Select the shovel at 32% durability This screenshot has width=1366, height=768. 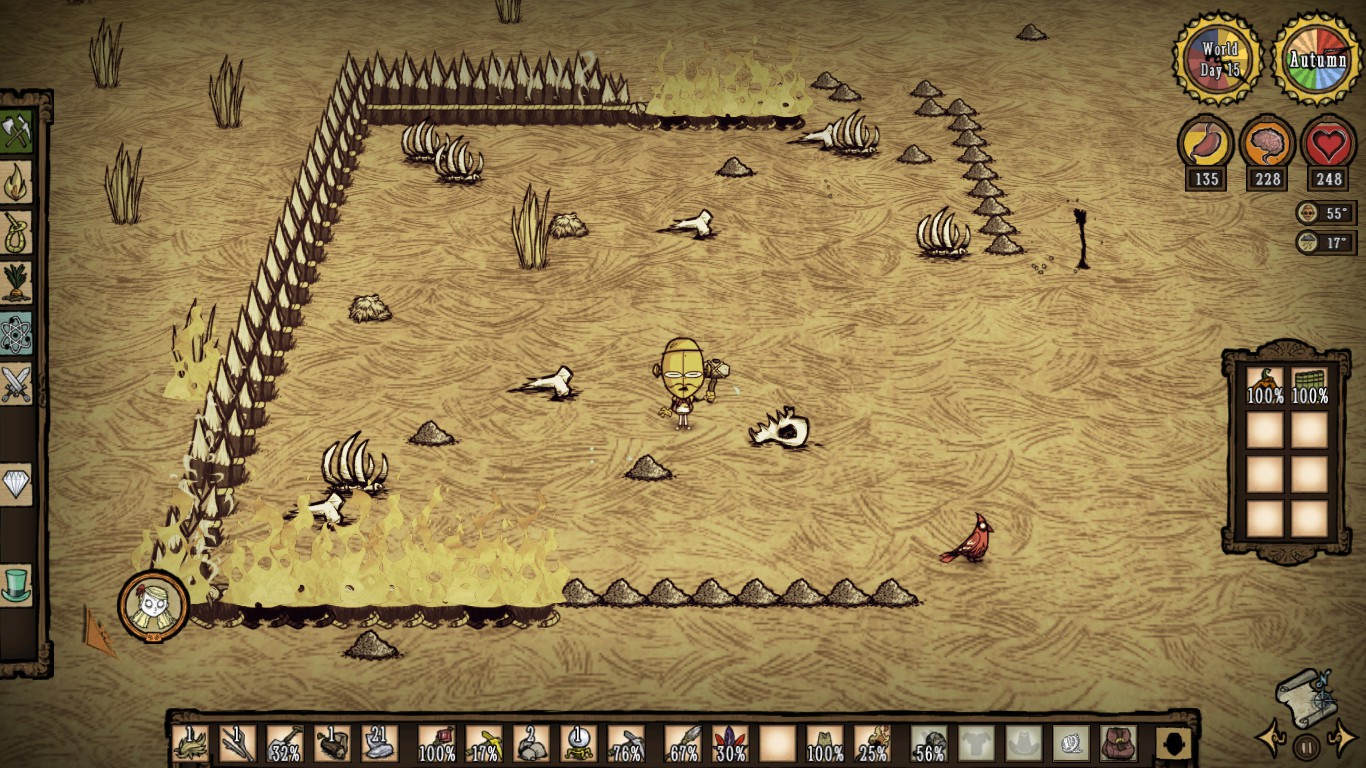pos(285,743)
